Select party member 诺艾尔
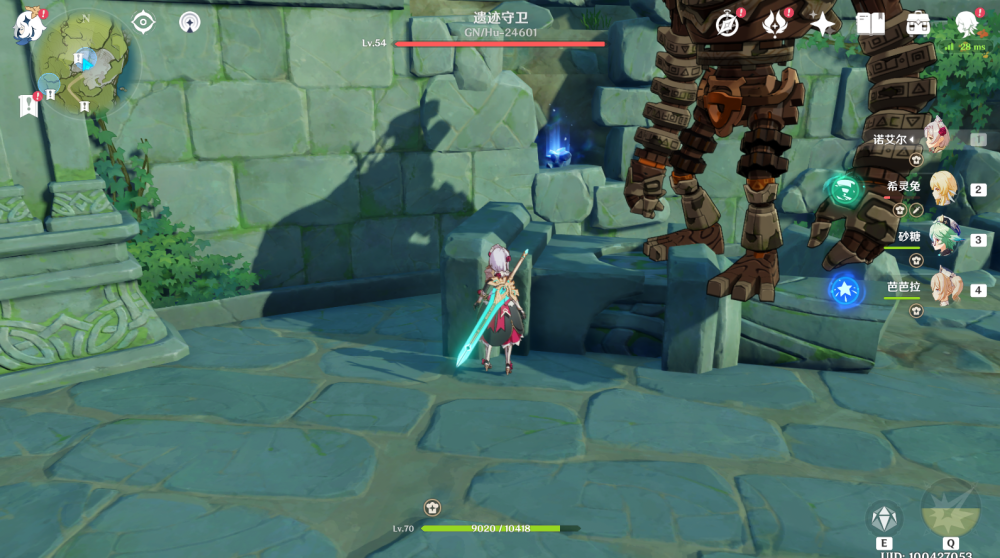This screenshot has height=558, width=1000. (937, 139)
